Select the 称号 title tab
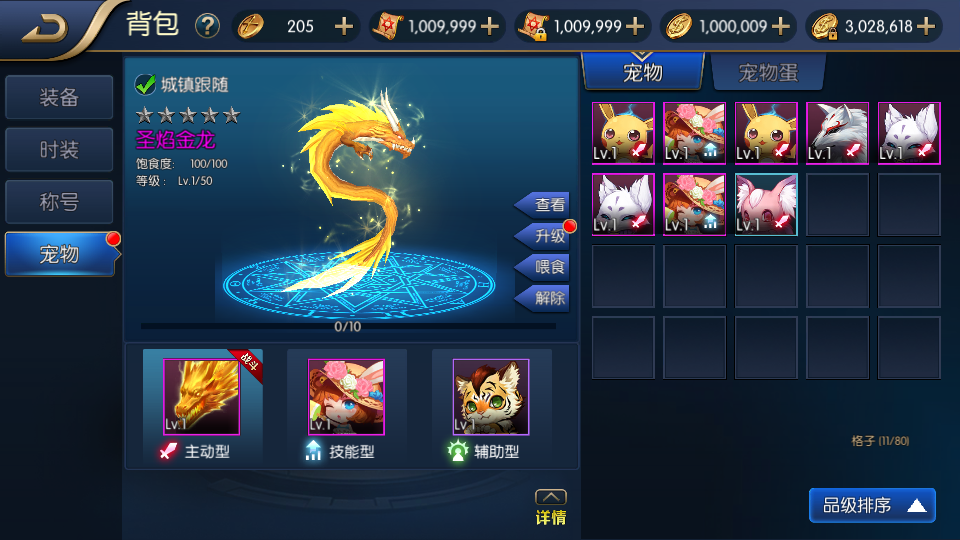960x540 pixels. tap(59, 202)
